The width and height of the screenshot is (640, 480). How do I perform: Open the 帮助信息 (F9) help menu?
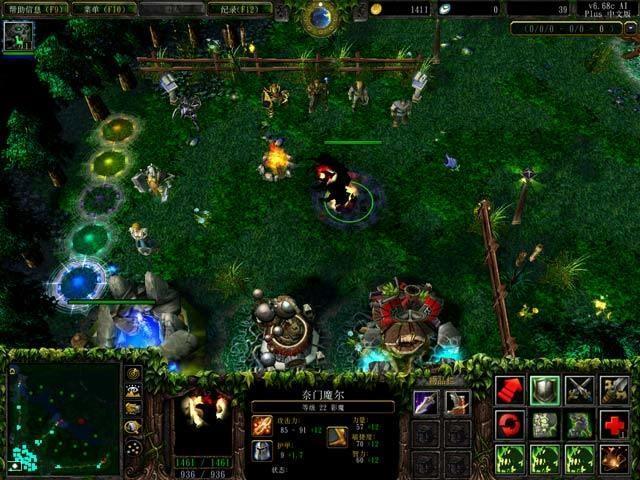37,9
